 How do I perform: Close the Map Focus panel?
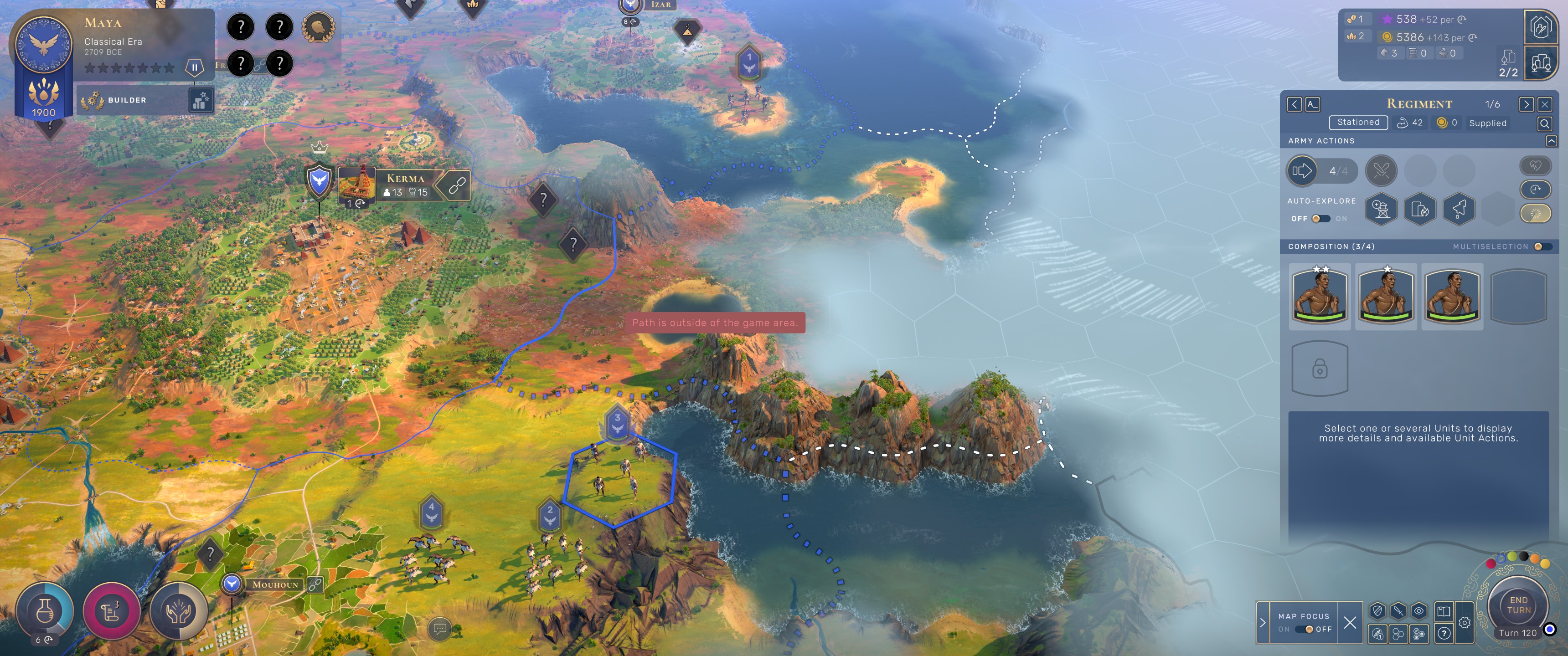[1350, 622]
